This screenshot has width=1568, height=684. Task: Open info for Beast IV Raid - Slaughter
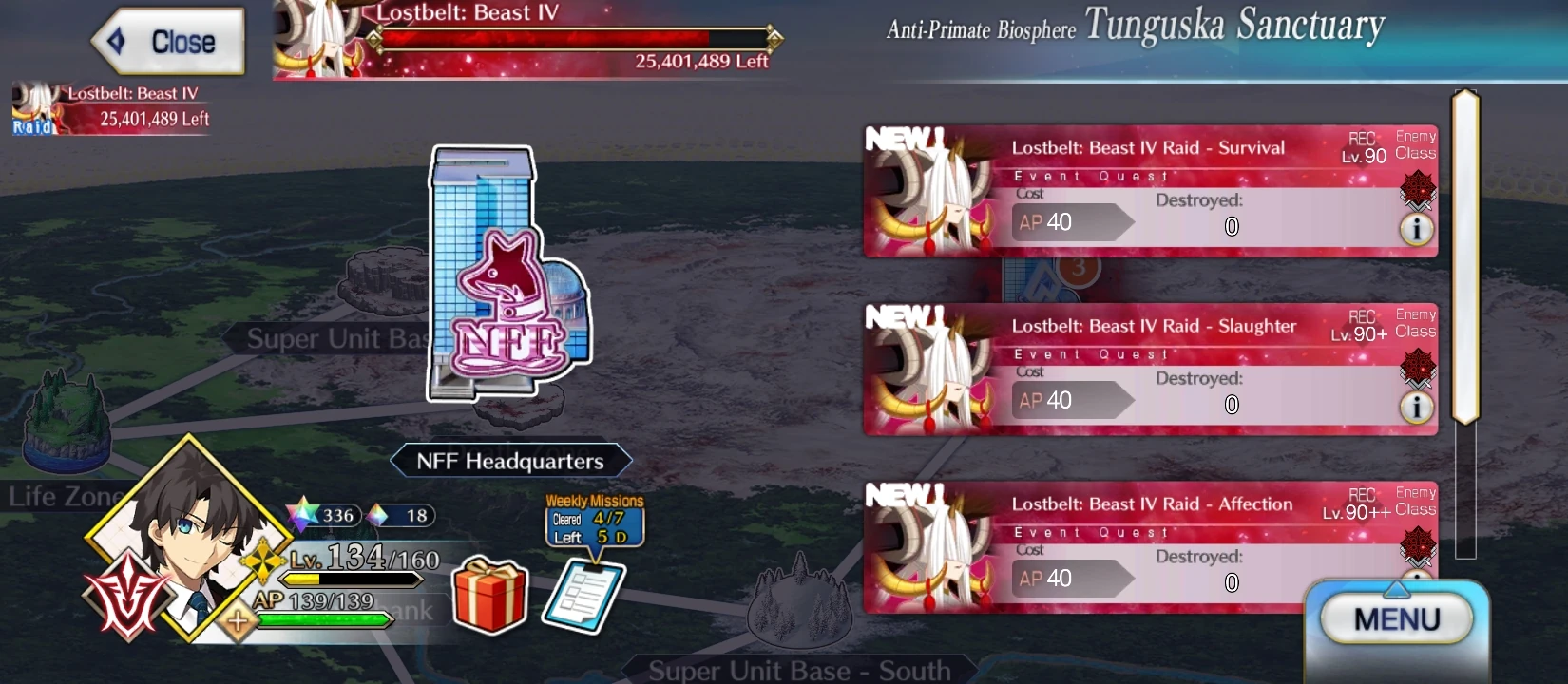(1418, 405)
